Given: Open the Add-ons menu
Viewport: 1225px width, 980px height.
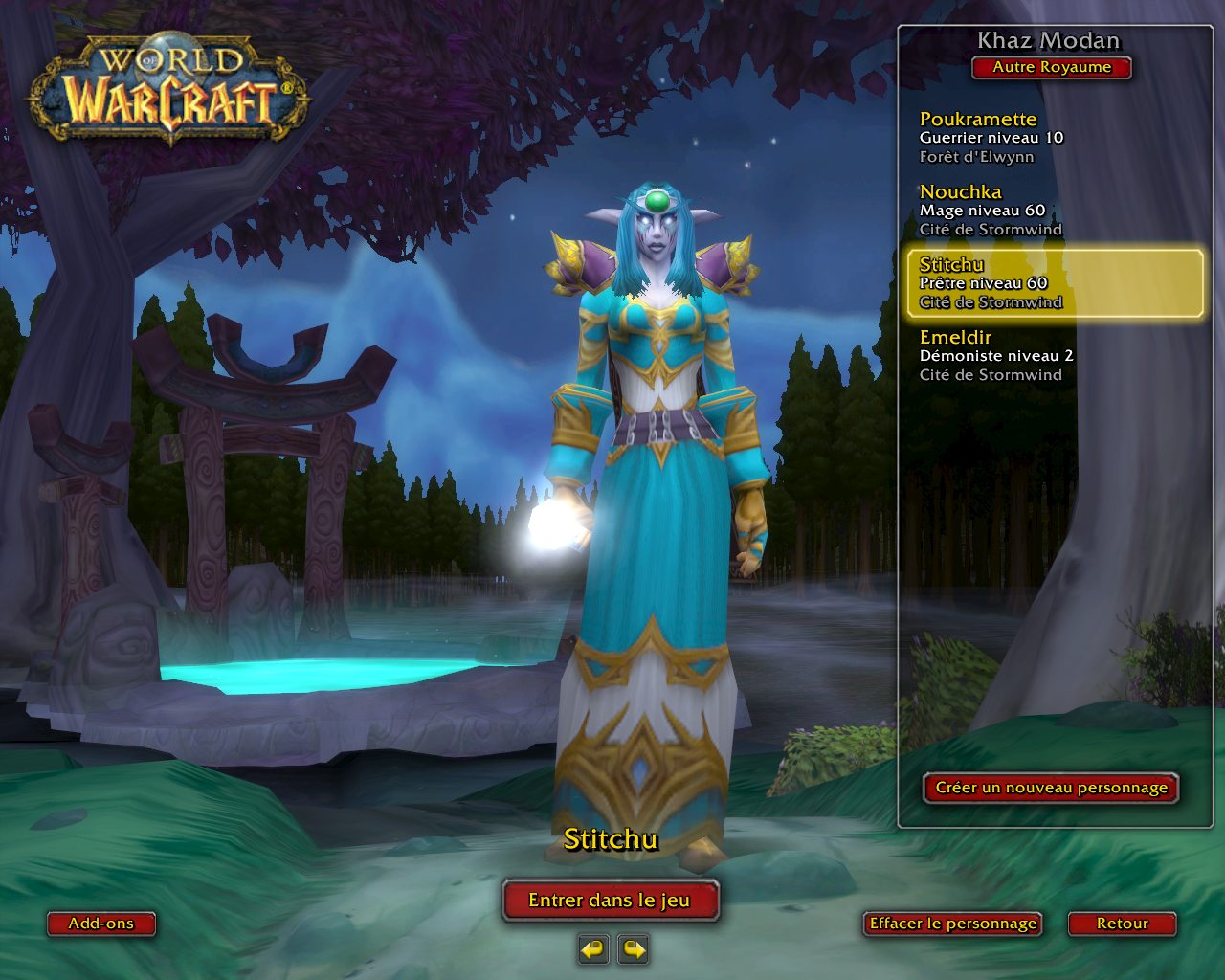Looking at the screenshot, I should [x=100, y=924].
